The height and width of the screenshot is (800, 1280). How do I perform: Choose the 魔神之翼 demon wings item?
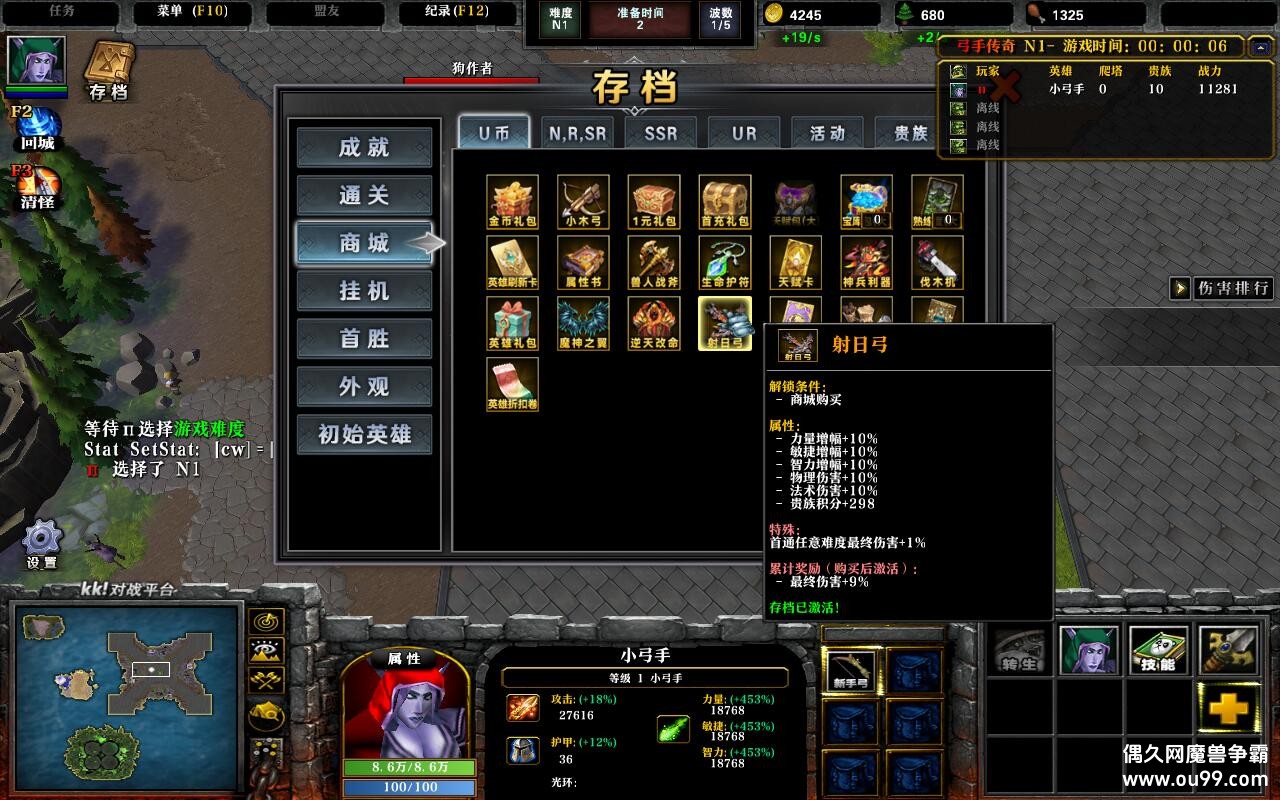click(x=583, y=323)
